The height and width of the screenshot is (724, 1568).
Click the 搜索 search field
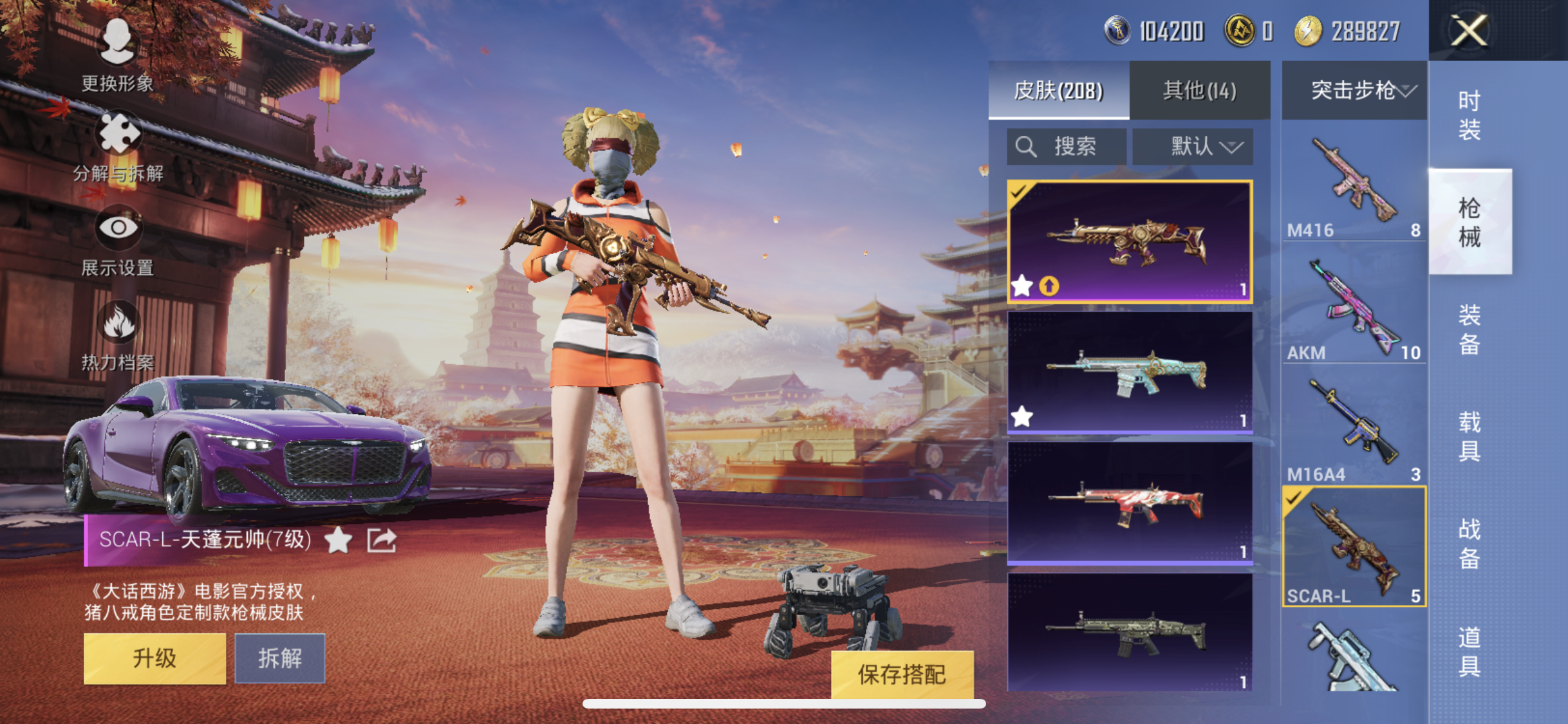click(x=1066, y=147)
